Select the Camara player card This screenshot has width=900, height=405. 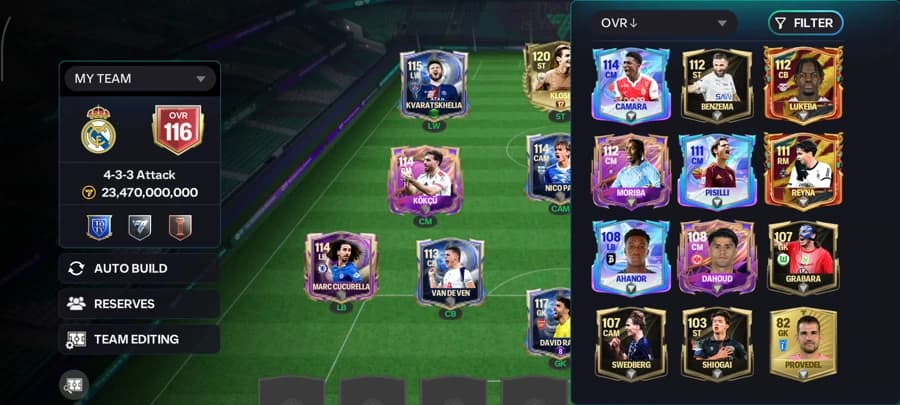[x=630, y=84]
